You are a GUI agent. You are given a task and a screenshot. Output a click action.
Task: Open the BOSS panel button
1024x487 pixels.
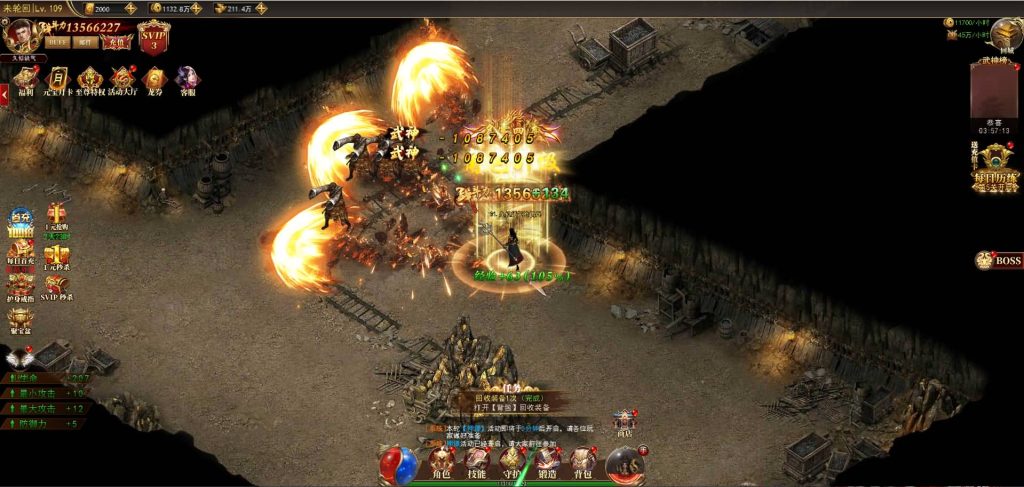point(999,261)
